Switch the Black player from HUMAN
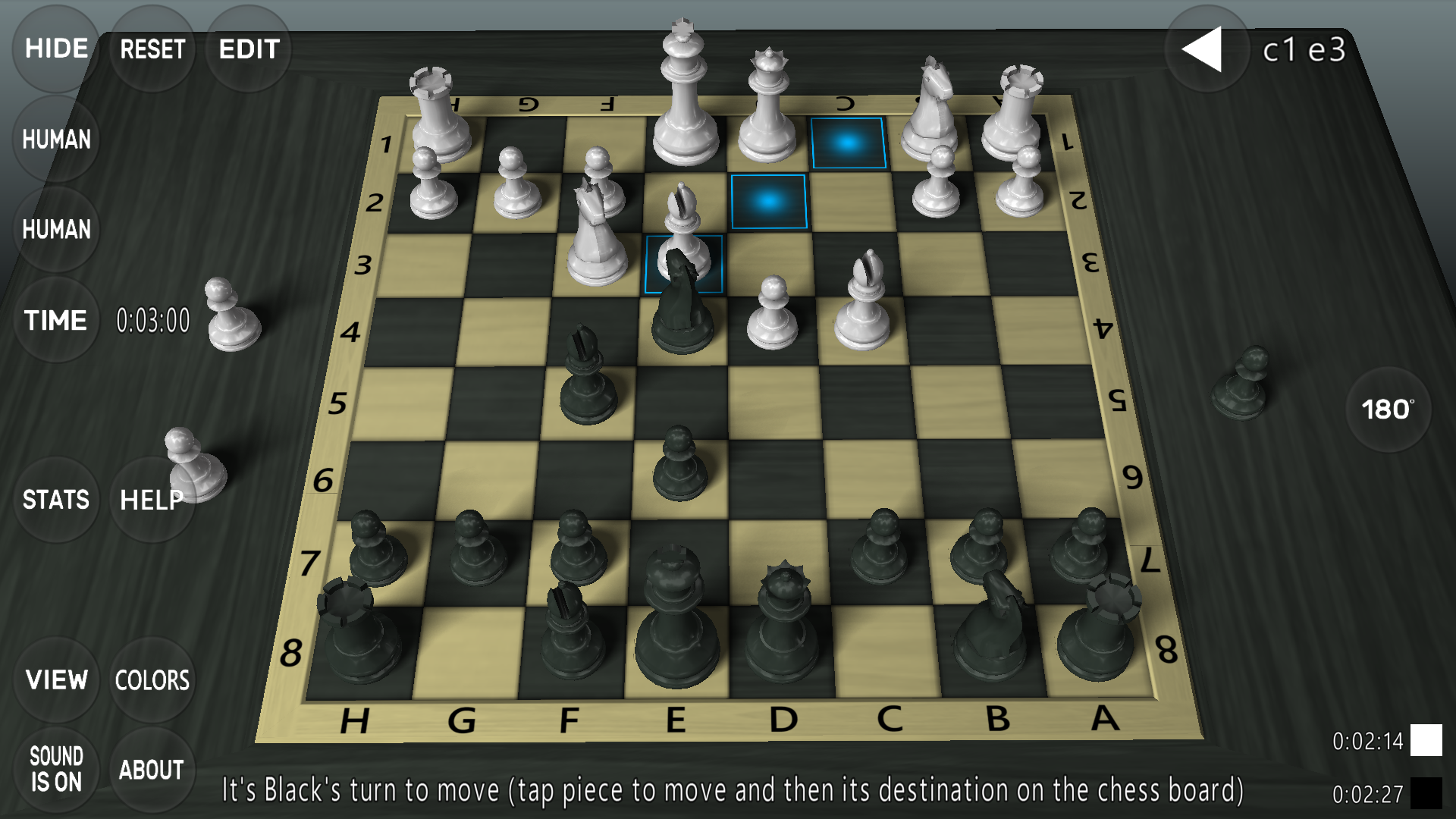This screenshot has width=1456, height=819. pyautogui.click(x=55, y=230)
